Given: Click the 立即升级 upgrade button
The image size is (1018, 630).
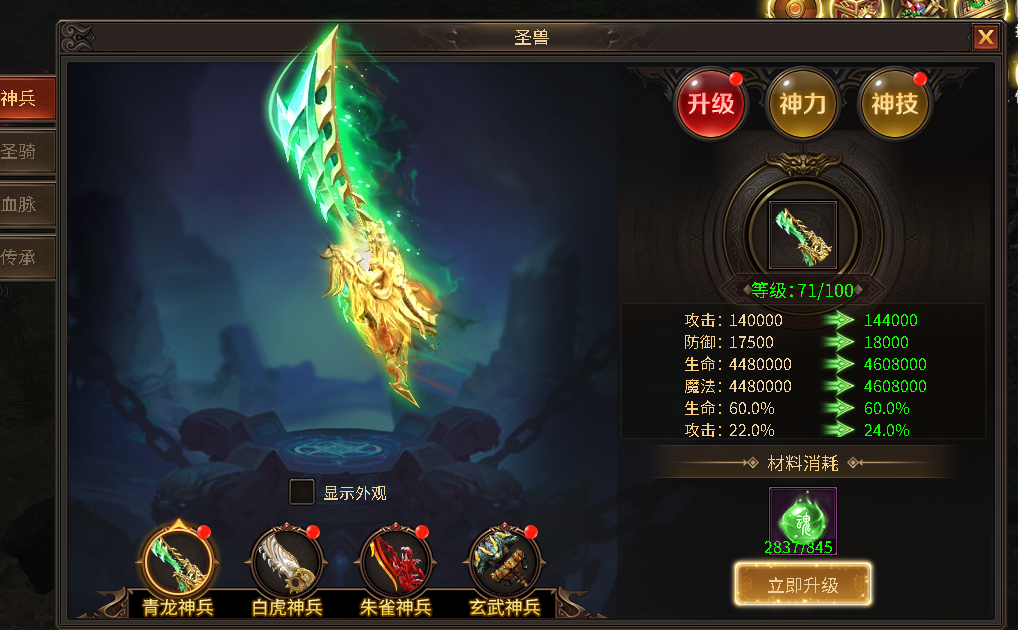Looking at the screenshot, I should (x=802, y=585).
